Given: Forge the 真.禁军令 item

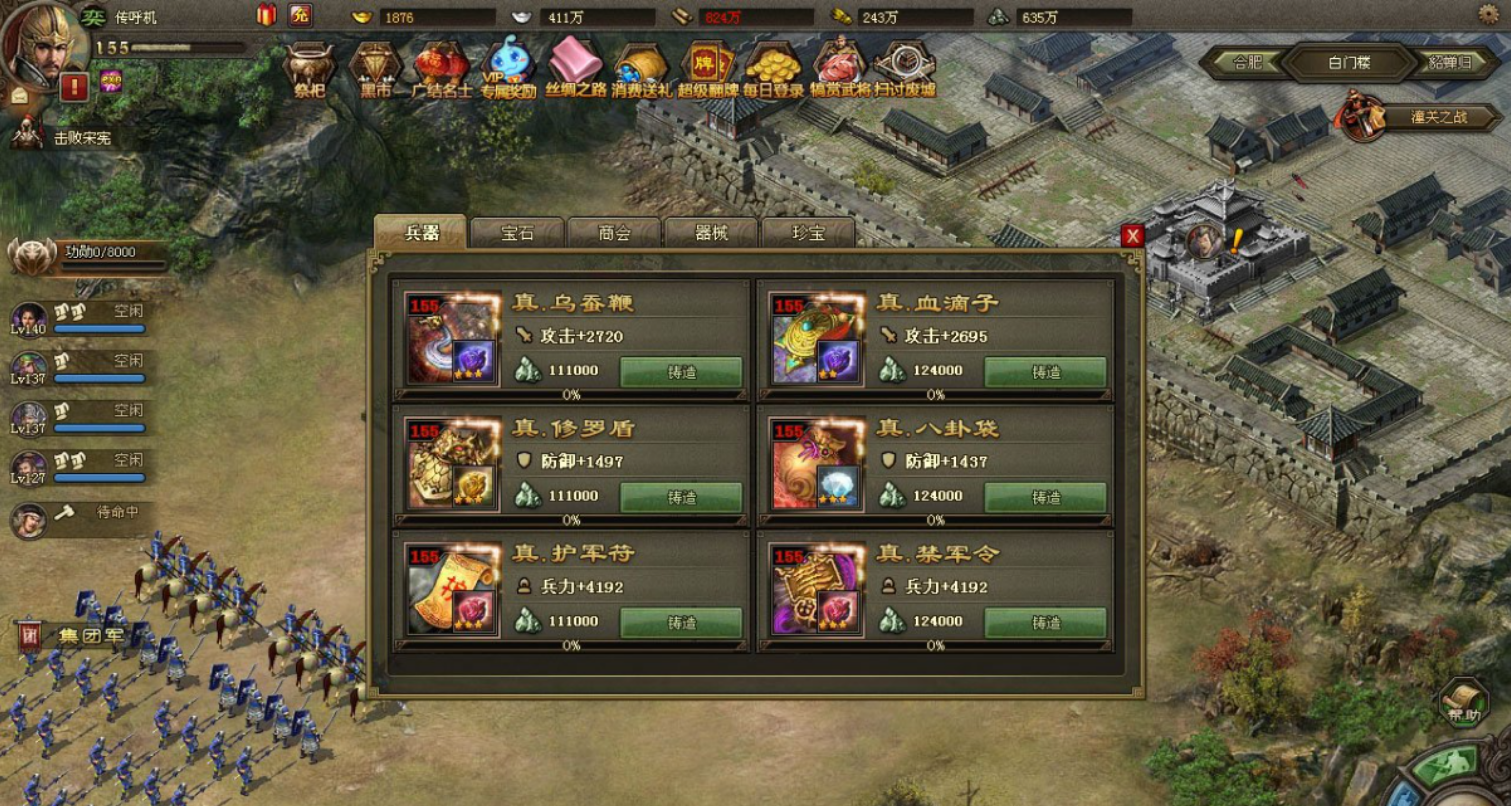Looking at the screenshot, I should point(1045,622).
